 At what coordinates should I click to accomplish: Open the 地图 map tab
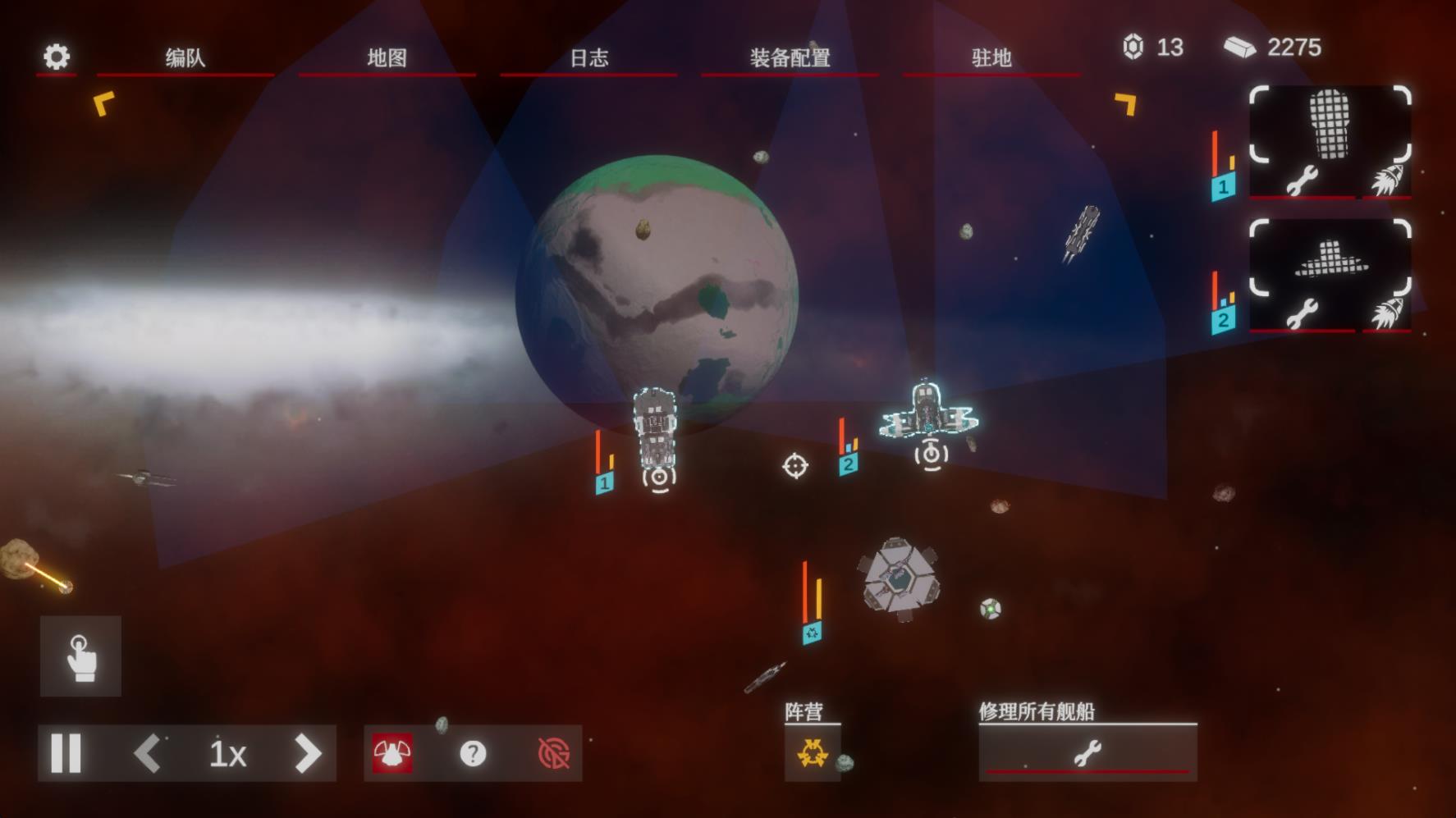click(387, 58)
